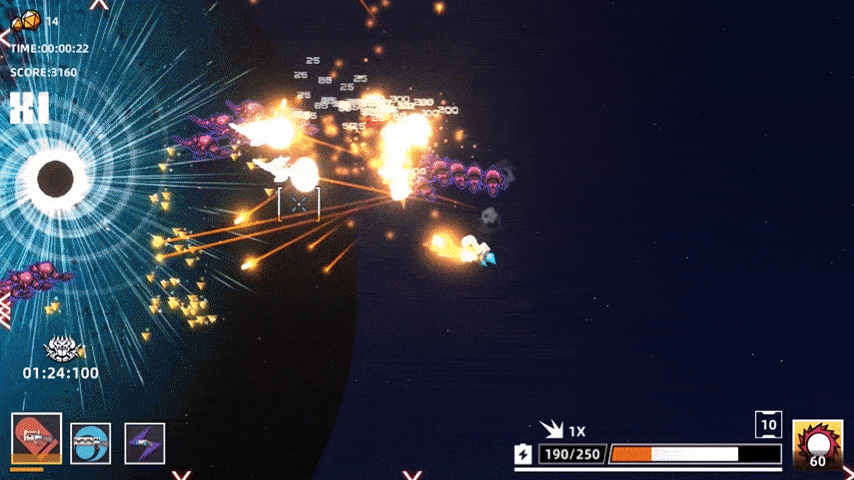
Task: Click the battery lightning energy icon
Action: (x=524, y=455)
